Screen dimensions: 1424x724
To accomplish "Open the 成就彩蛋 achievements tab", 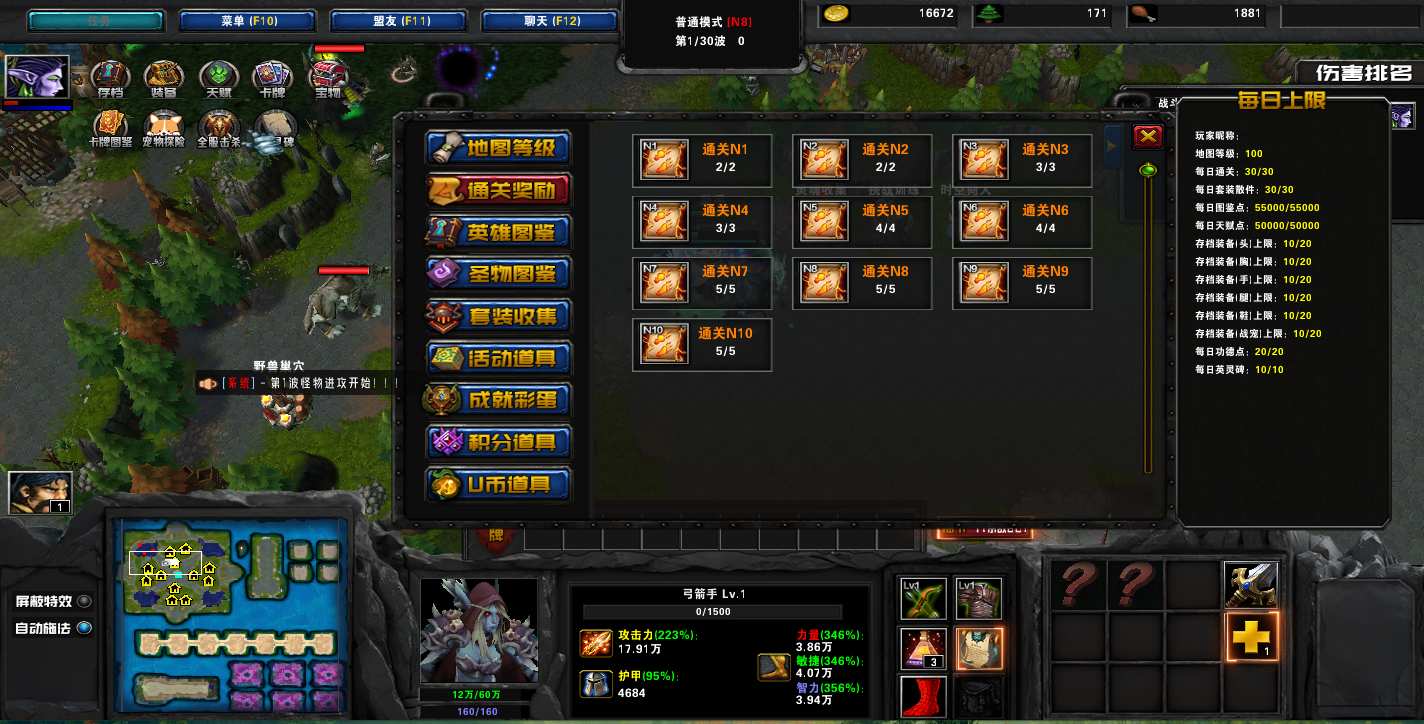I will (498, 400).
